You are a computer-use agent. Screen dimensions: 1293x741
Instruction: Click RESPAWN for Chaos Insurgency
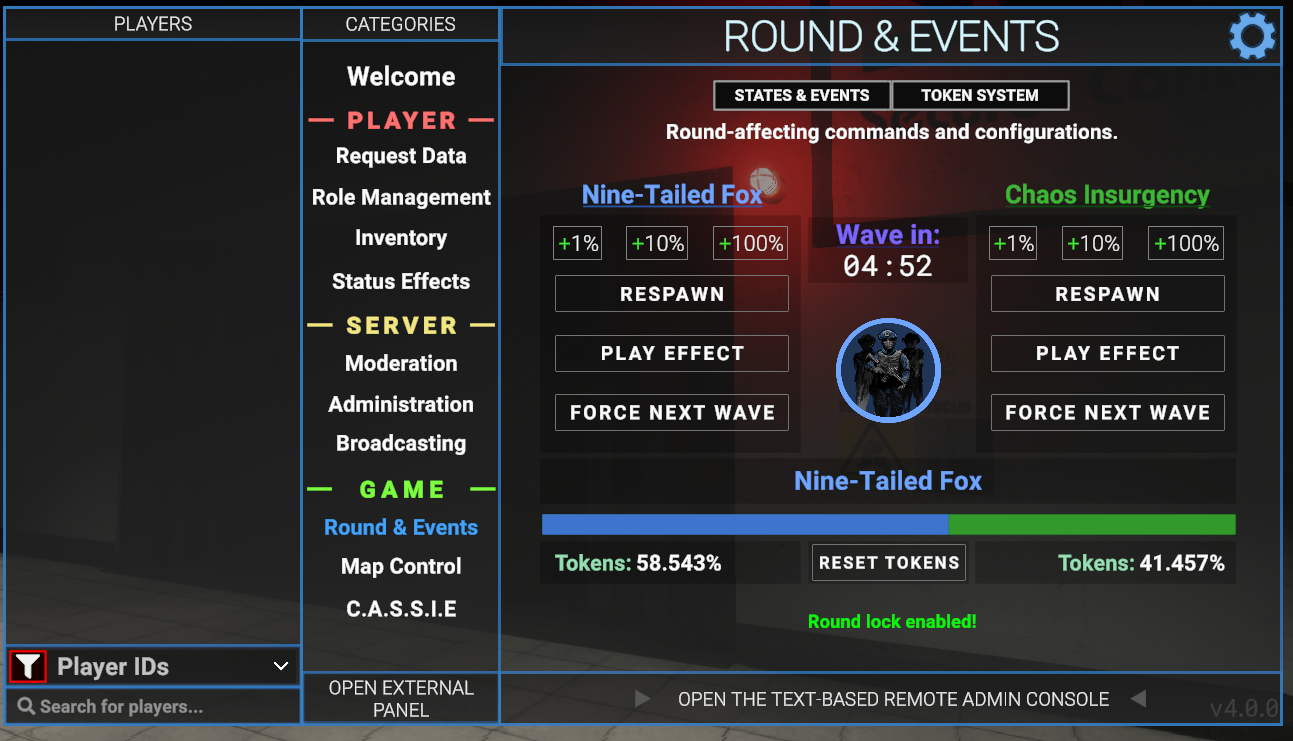[x=1107, y=293]
